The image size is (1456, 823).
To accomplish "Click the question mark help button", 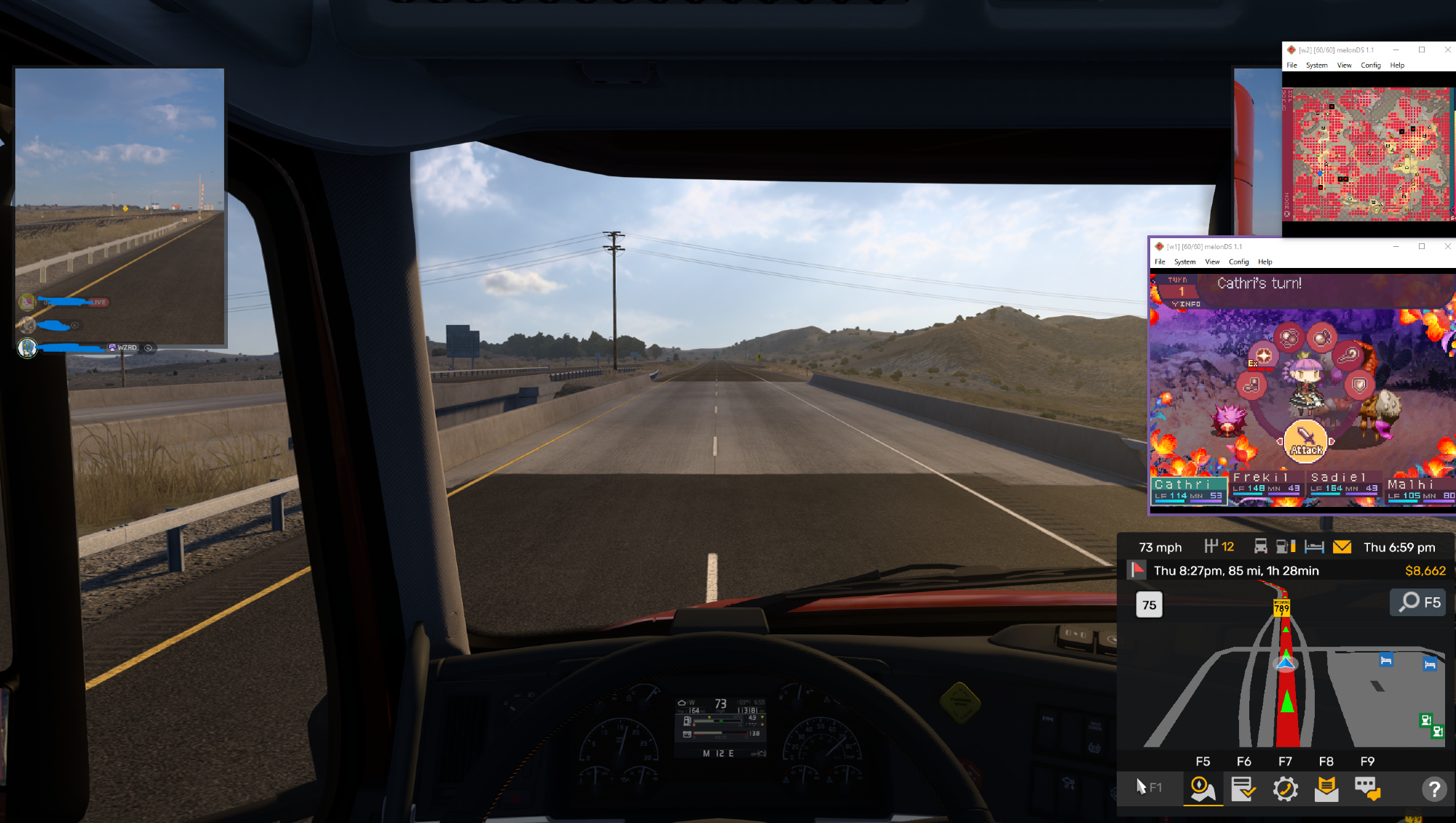I will (x=1433, y=789).
